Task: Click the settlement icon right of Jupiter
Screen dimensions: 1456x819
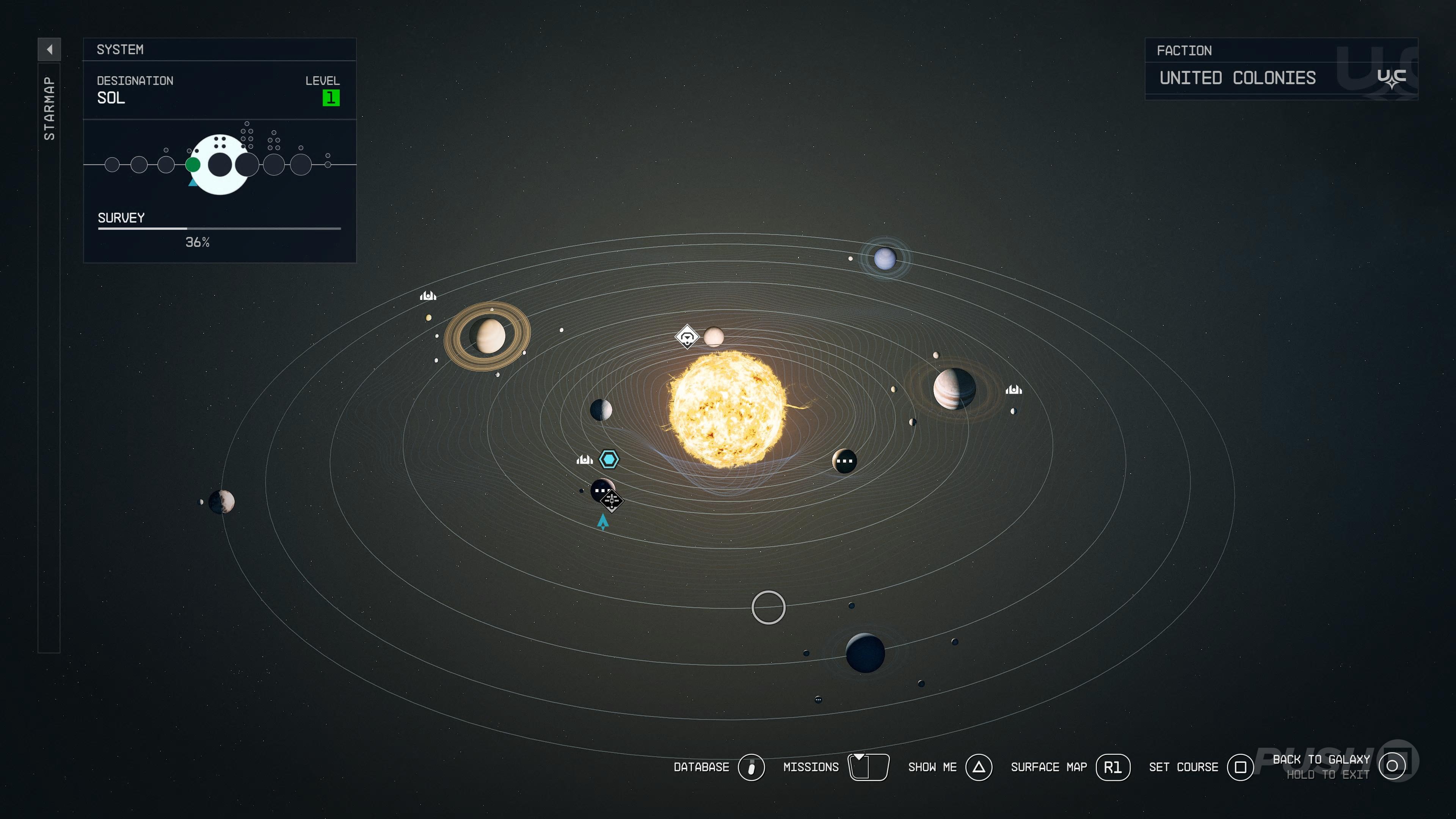Action: 1014,389
